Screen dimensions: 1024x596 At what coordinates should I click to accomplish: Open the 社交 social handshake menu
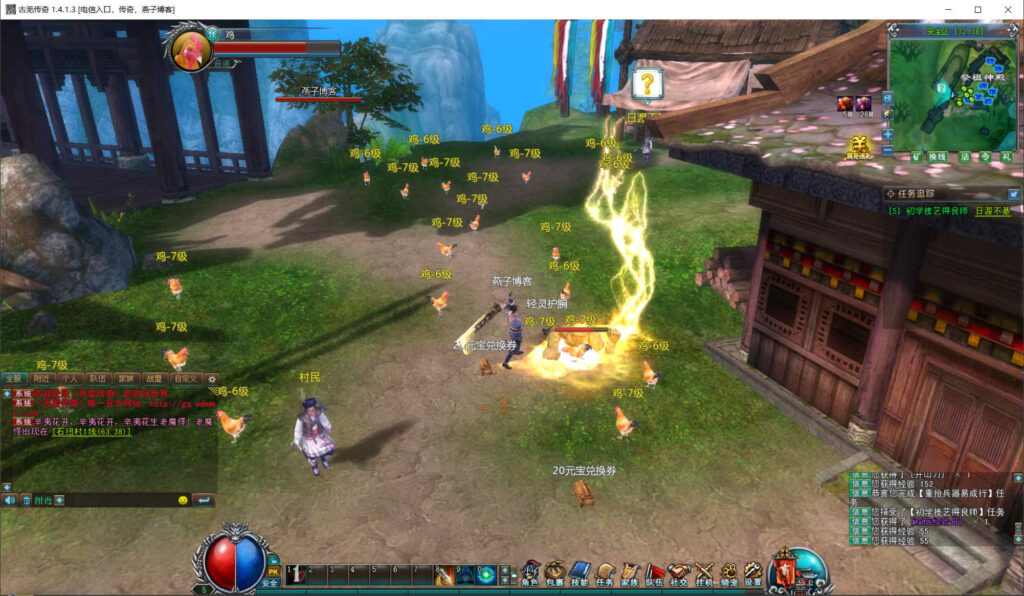click(680, 573)
